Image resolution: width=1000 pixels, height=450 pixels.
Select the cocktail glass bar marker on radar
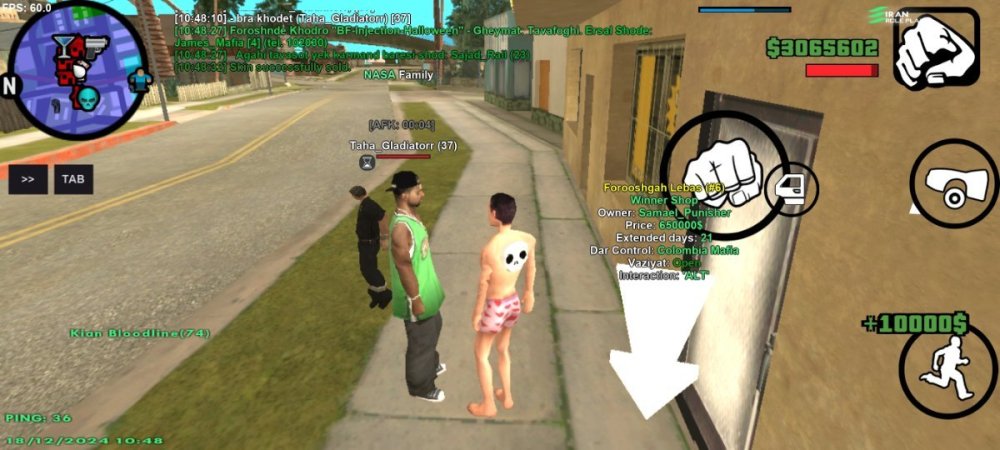64,43
